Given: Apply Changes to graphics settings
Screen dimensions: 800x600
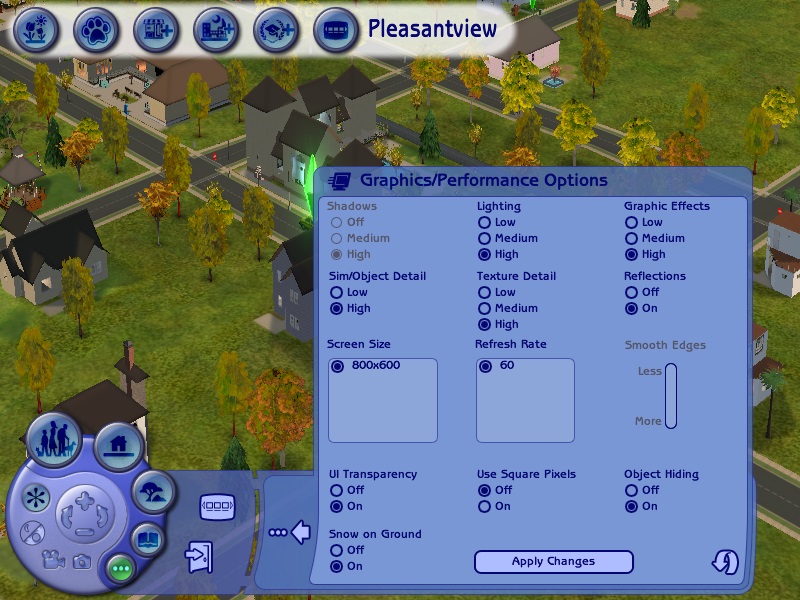Looking at the screenshot, I should pos(553,562).
